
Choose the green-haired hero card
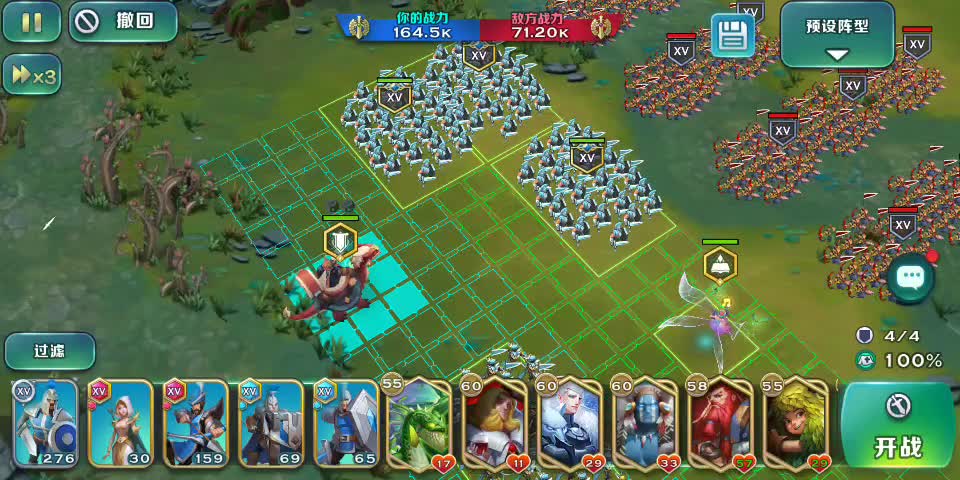[796, 425]
